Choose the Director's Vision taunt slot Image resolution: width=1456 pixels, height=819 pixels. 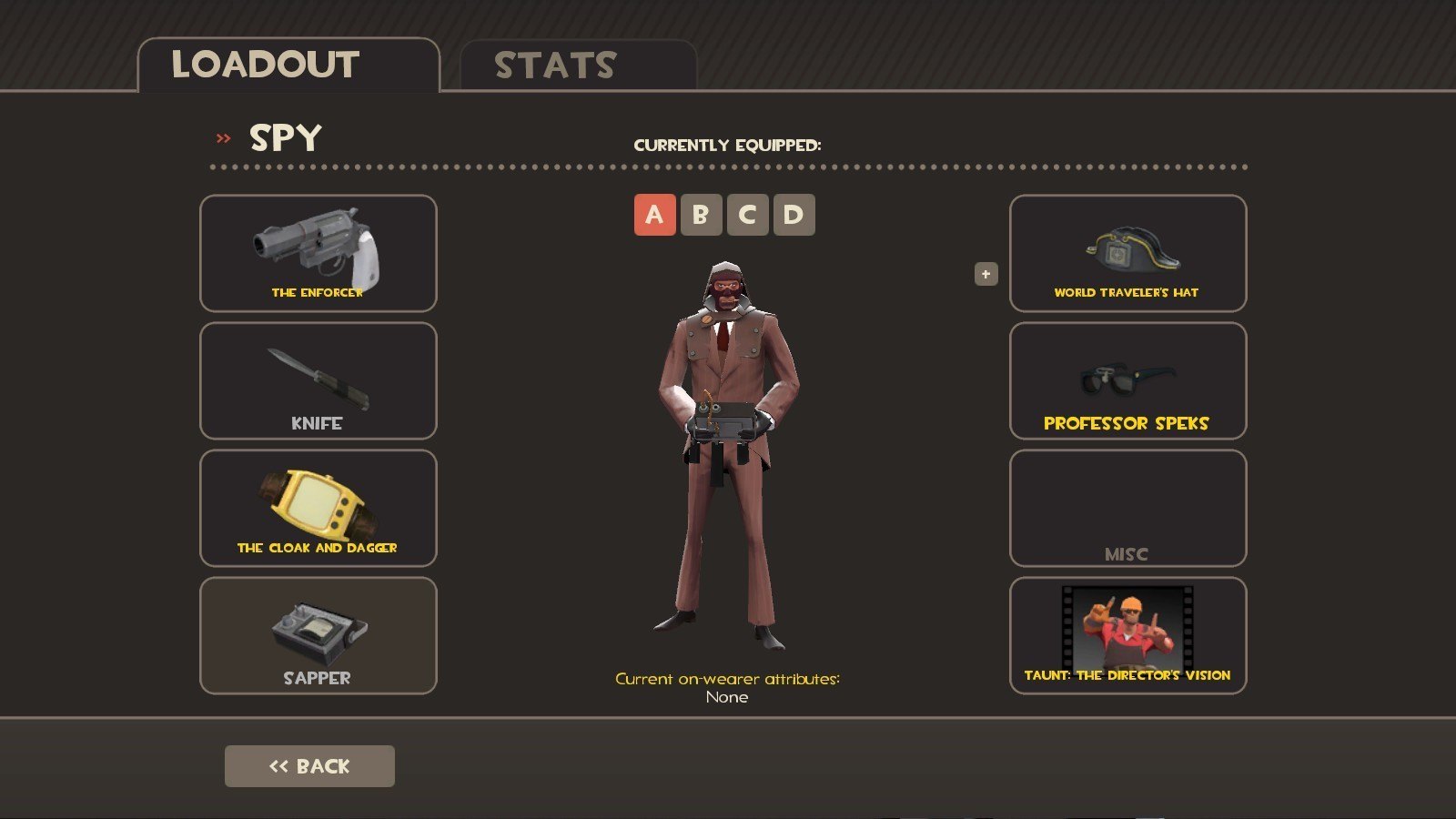pos(1127,635)
